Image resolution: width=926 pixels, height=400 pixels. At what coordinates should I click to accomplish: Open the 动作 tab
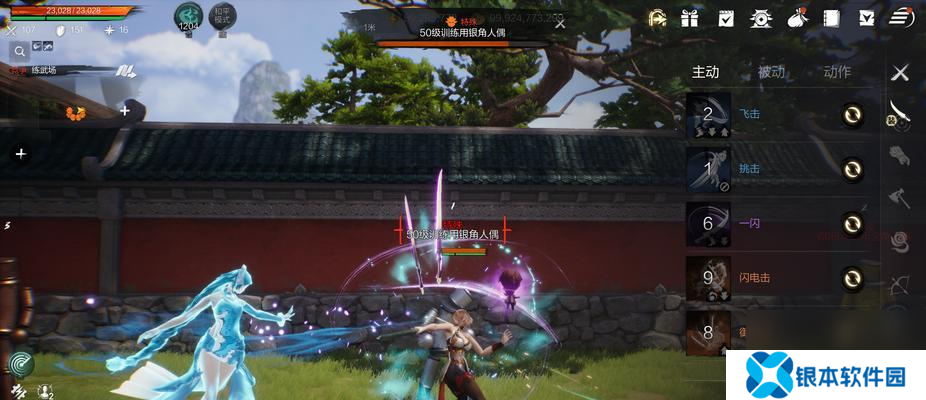click(837, 72)
